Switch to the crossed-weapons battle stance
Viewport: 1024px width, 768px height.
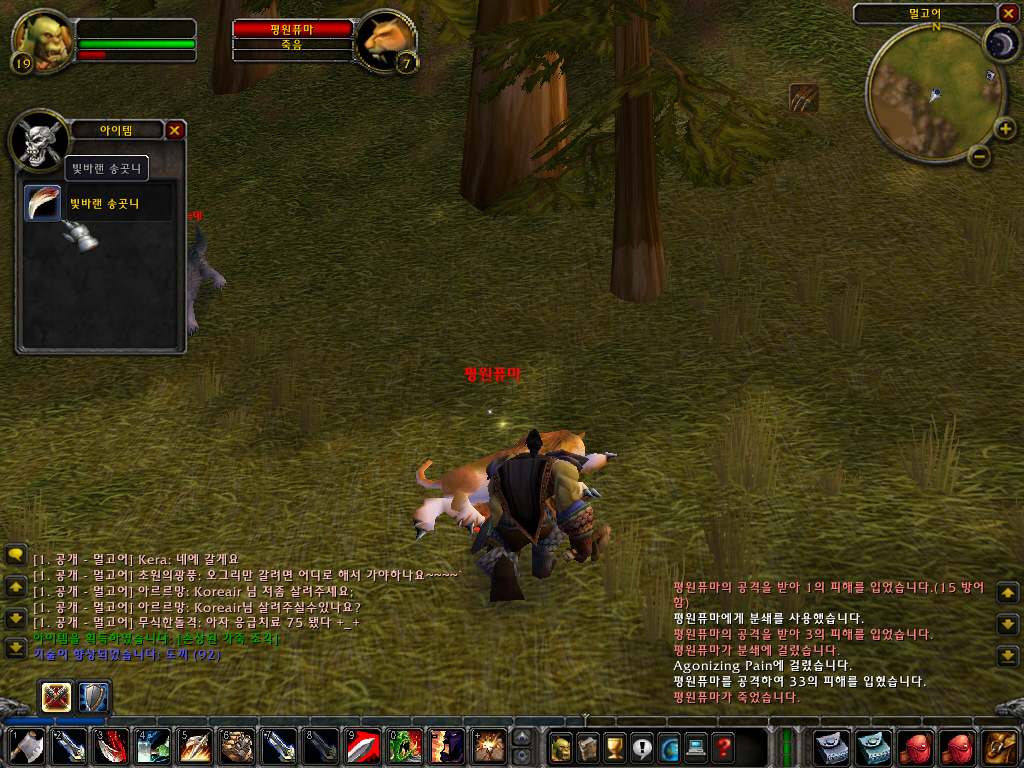pyautogui.click(x=55, y=696)
